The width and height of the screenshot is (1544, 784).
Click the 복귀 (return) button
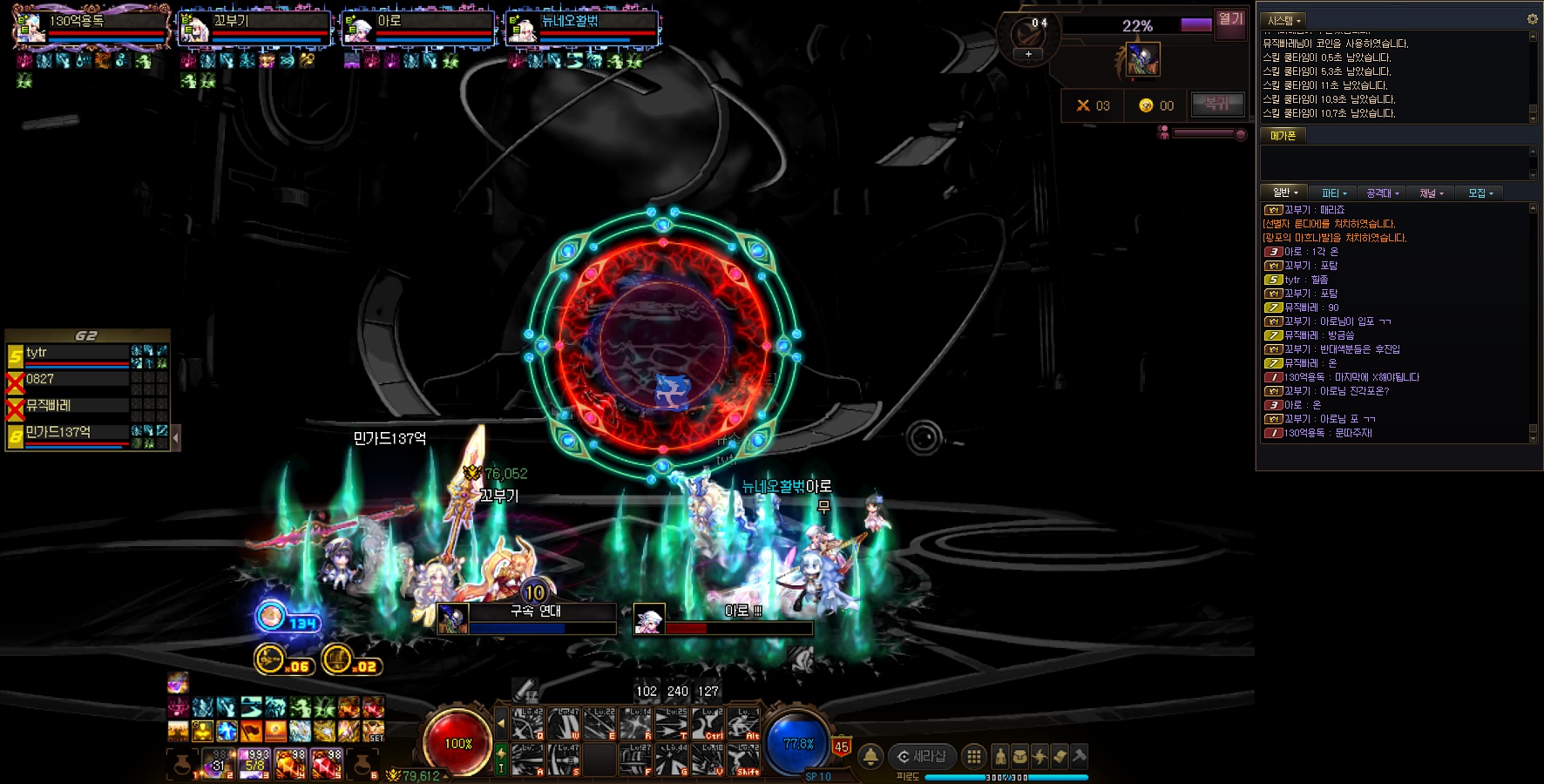coord(1216,104)
